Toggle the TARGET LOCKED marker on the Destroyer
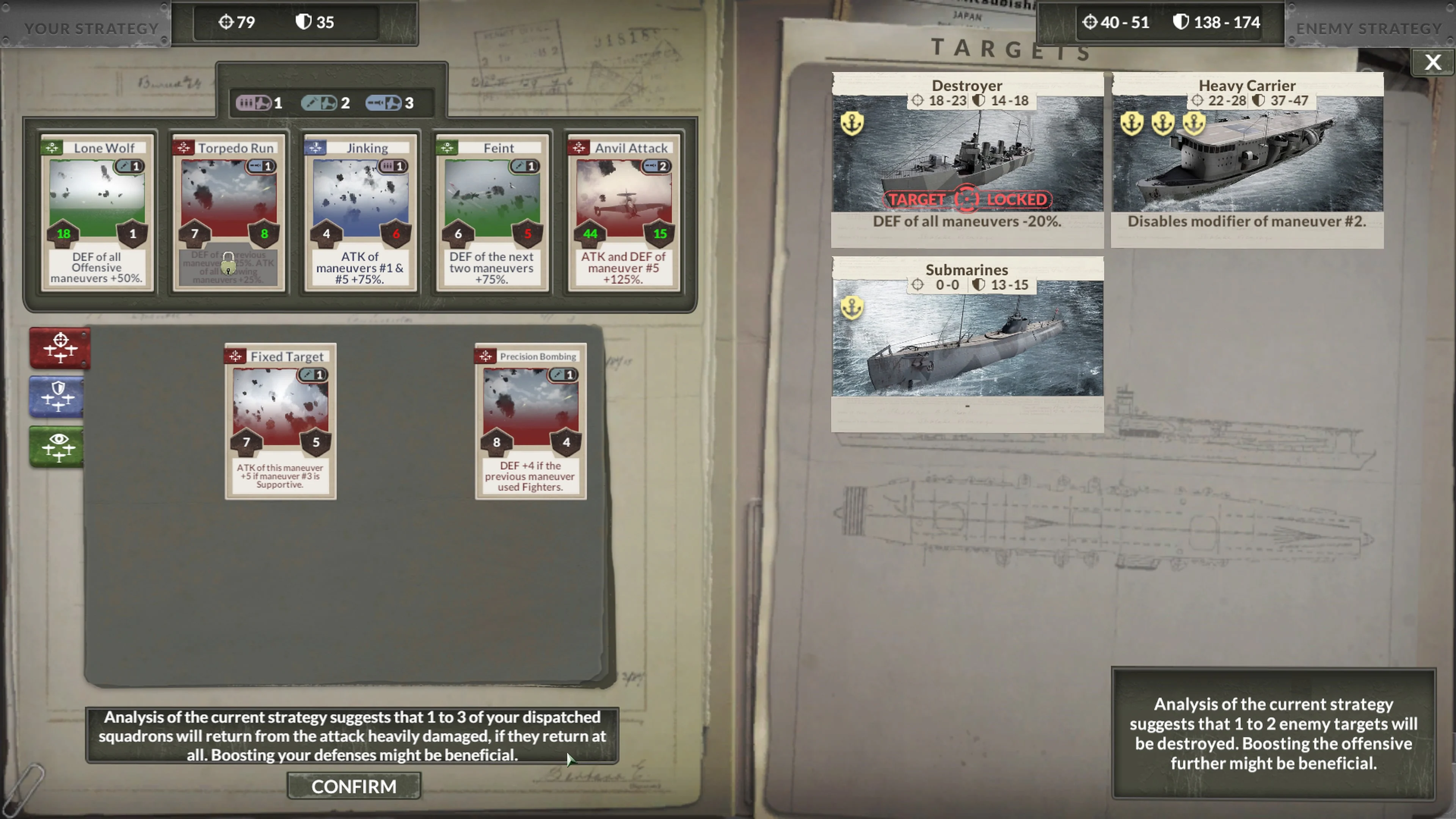The height and width of the screenshot is (819, 1456). (967, 199)
